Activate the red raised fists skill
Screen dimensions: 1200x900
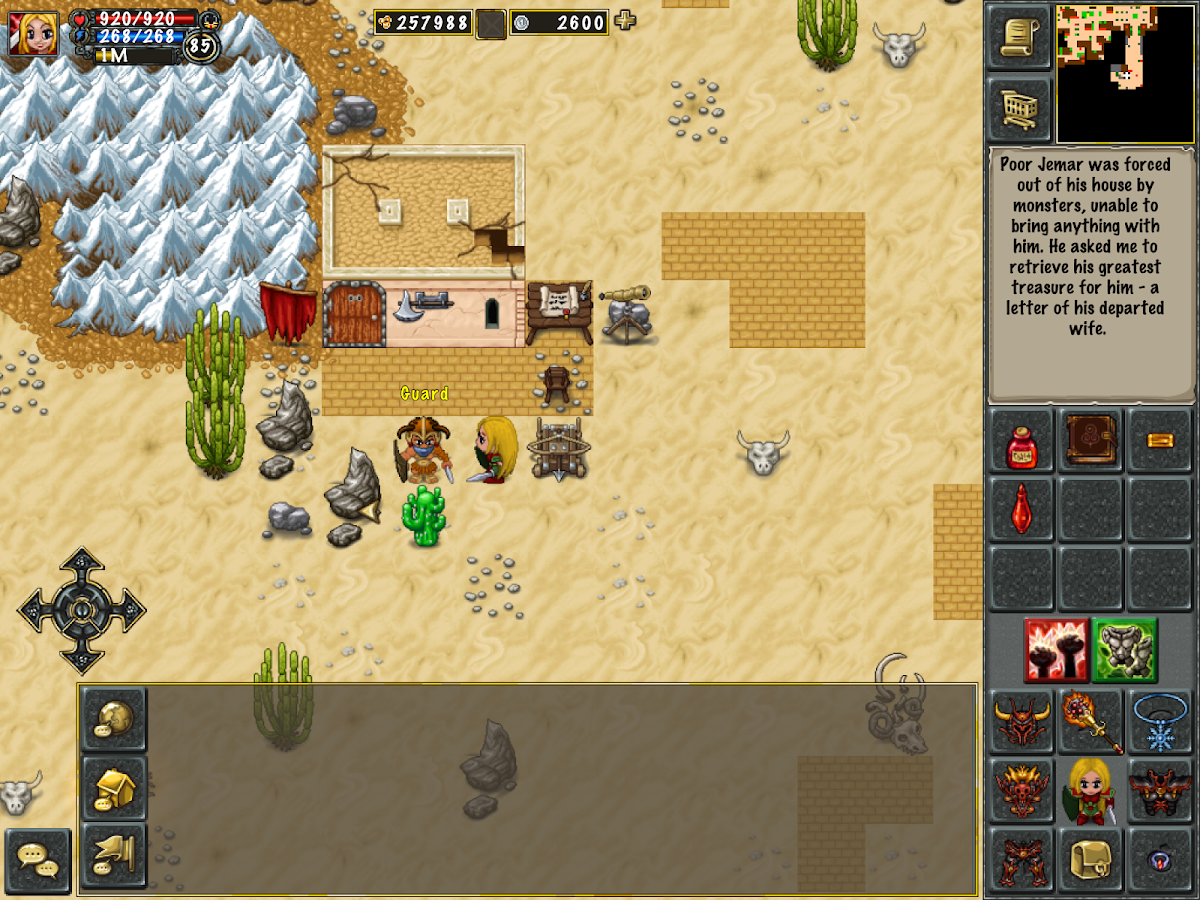1055,649
